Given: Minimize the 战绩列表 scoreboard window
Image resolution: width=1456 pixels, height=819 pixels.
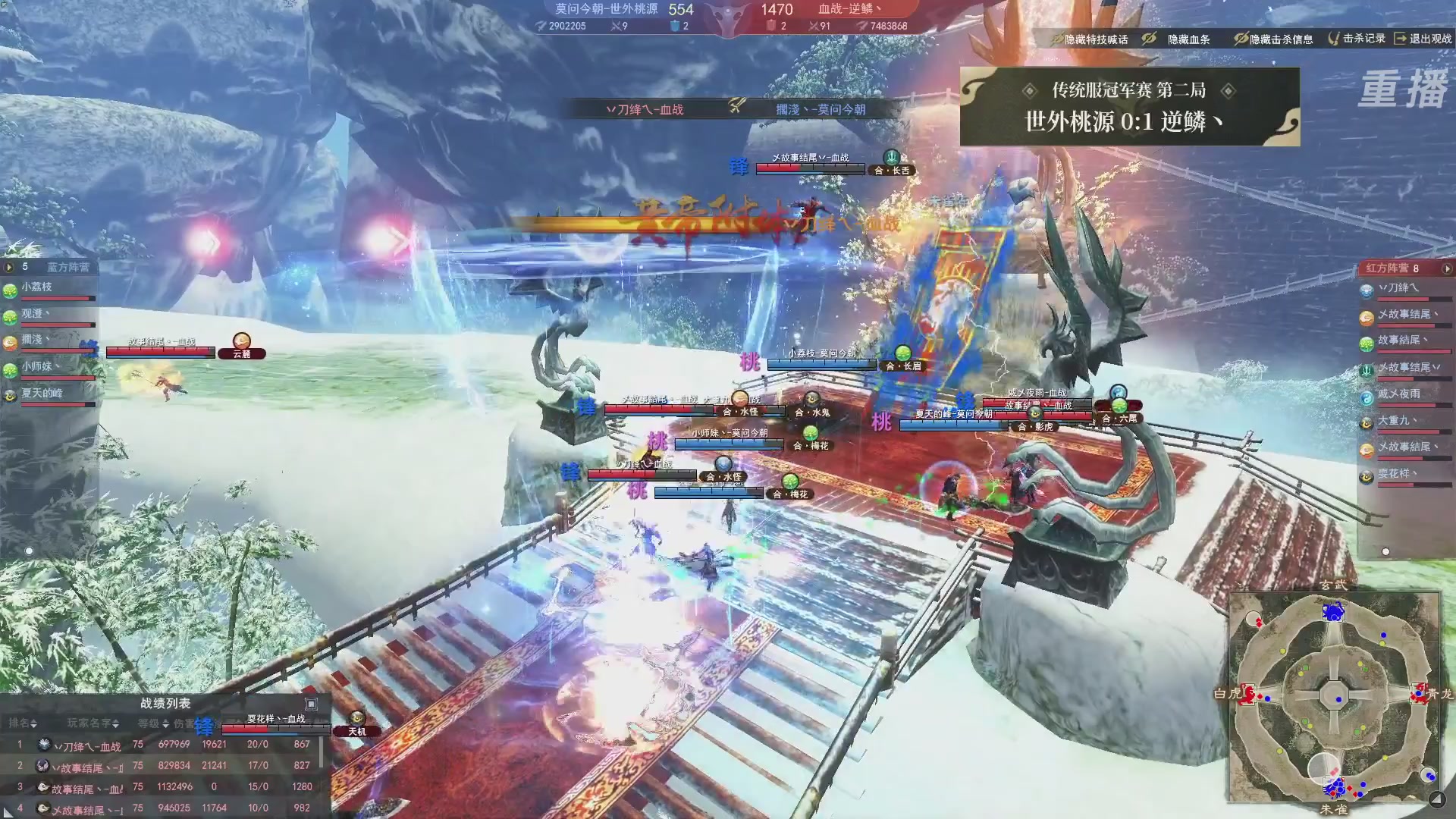Looking at the screenshot, I should tap(311, 704).
